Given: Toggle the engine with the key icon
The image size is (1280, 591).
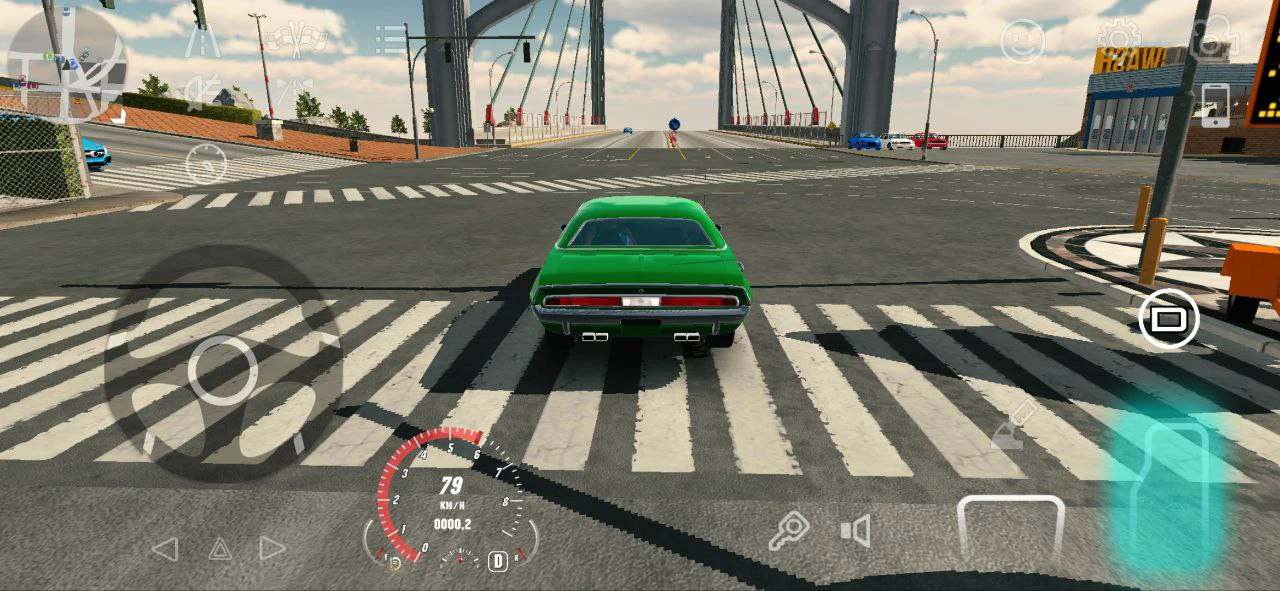Looking at the screenshot, I should coord(788,530).
